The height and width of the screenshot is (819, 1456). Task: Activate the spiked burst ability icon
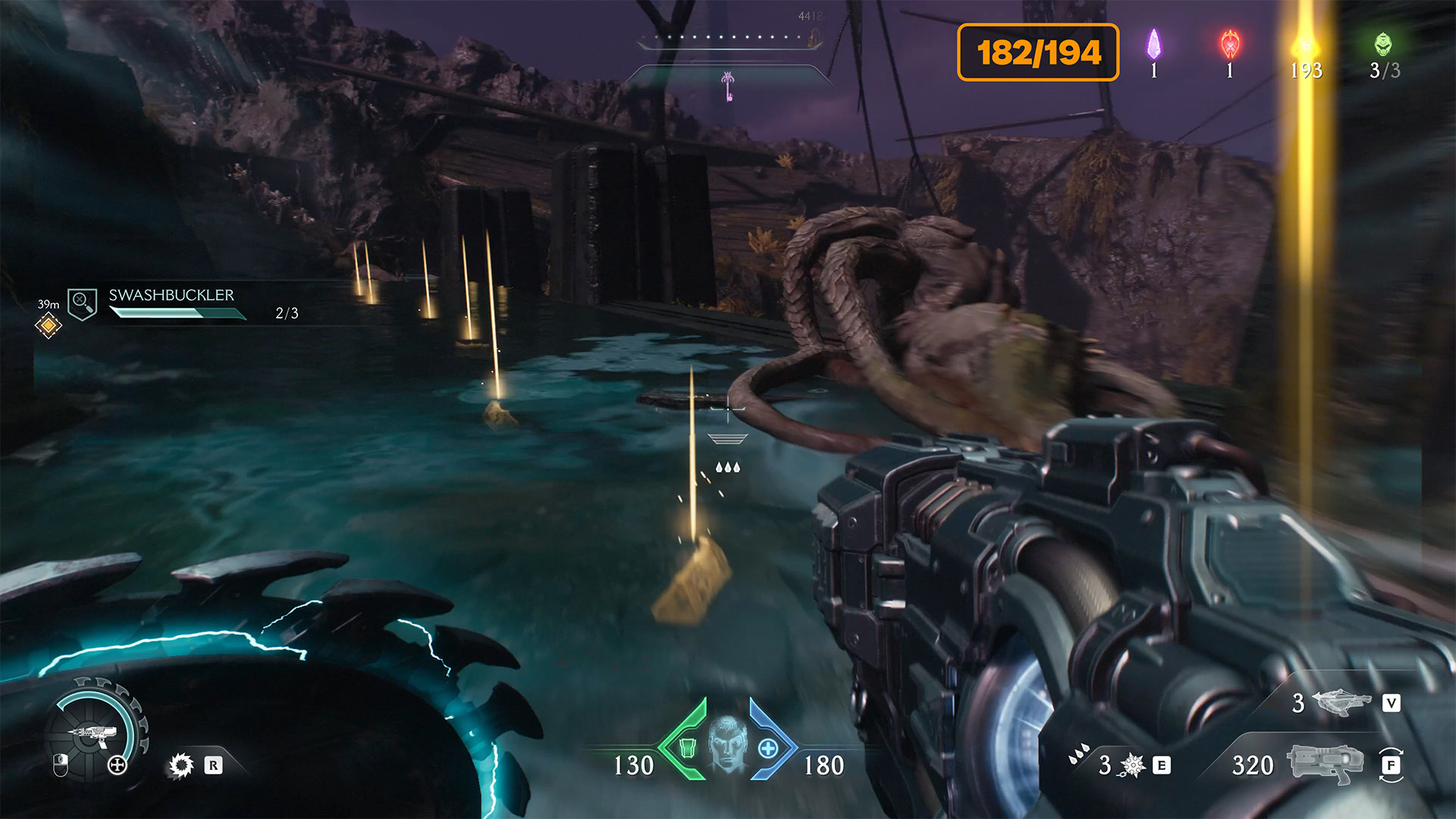coord(1132,765)
